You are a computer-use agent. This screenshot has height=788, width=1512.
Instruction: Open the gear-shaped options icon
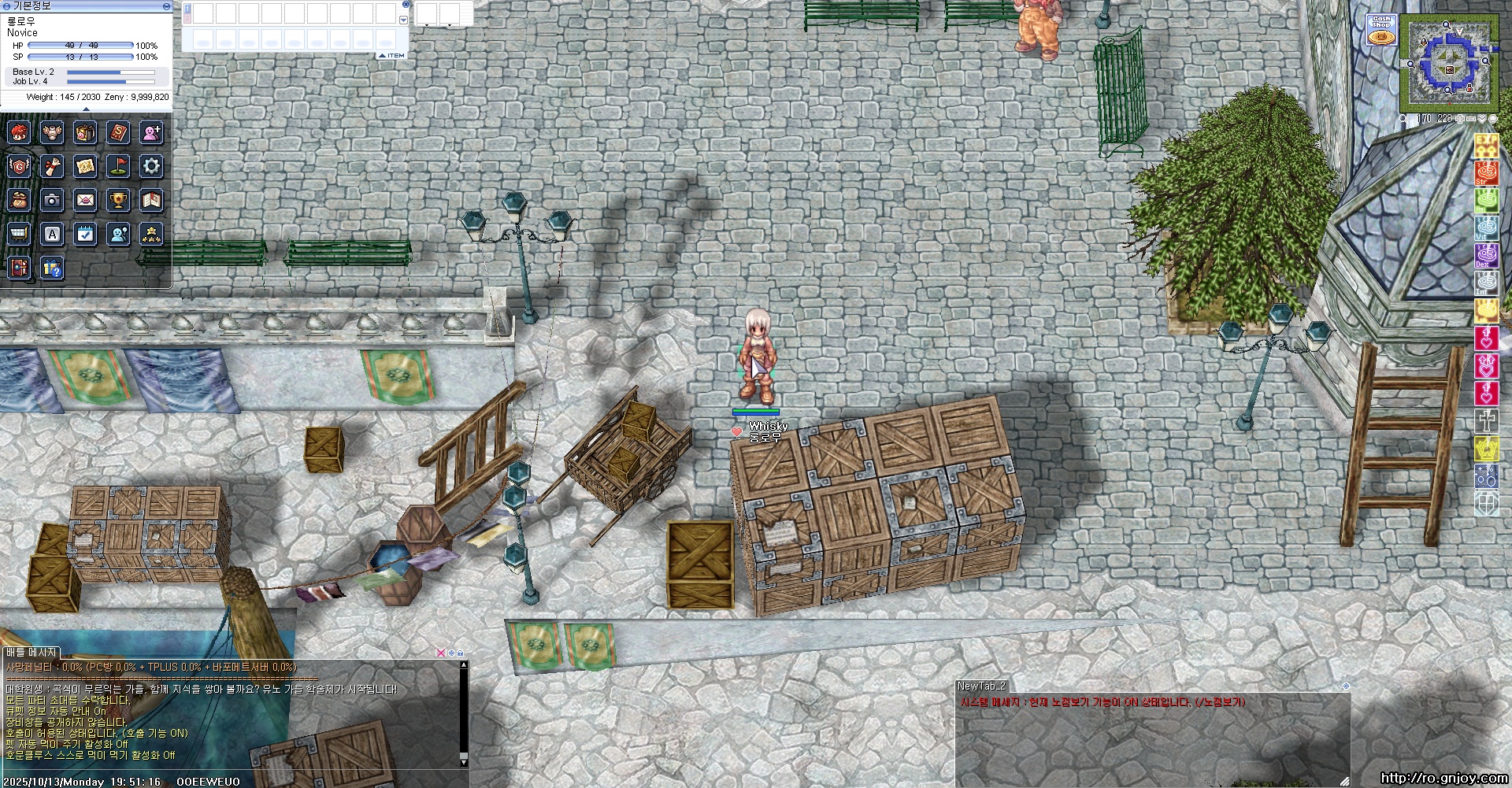(x=151, y=166)
